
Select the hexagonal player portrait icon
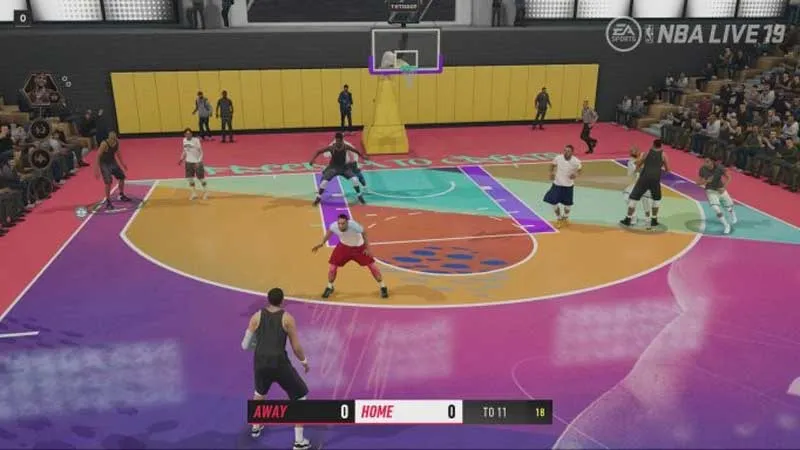pyautogui.click(x=40, y=91)
